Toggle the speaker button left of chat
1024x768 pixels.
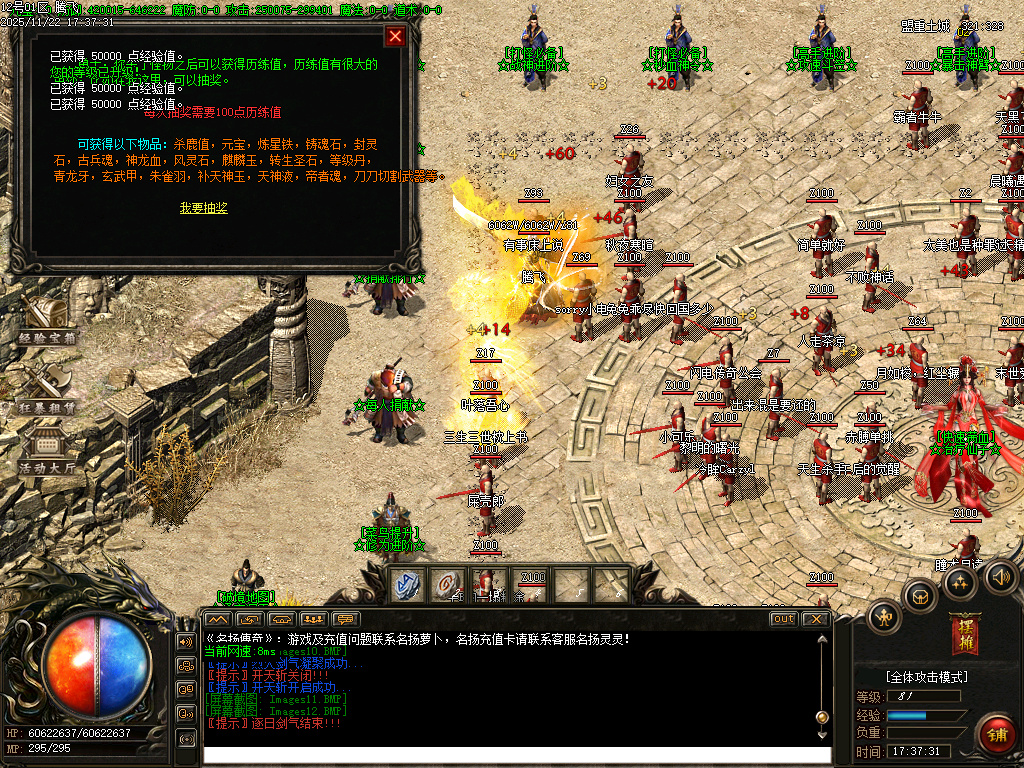tap(186, 641)
